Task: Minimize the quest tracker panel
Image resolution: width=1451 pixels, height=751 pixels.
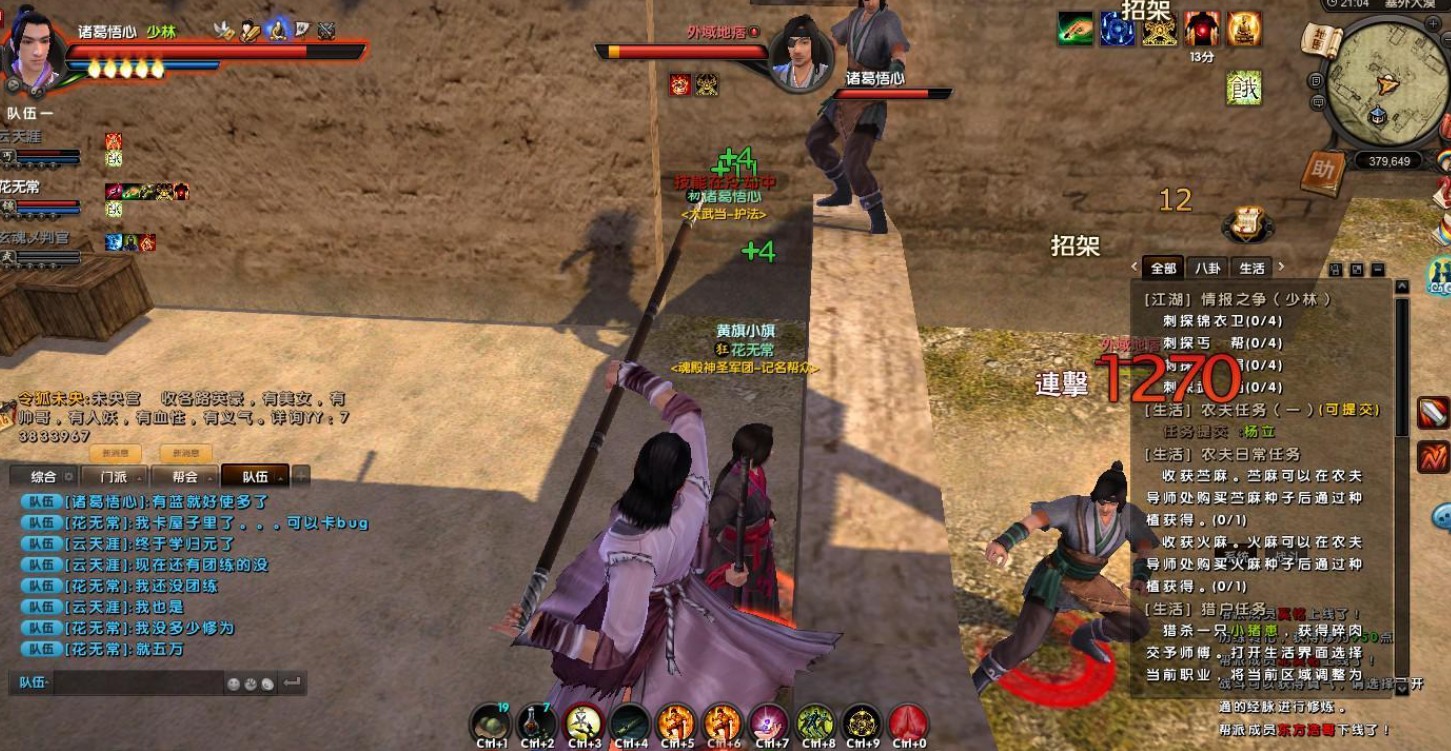Action: [1378, 270]
